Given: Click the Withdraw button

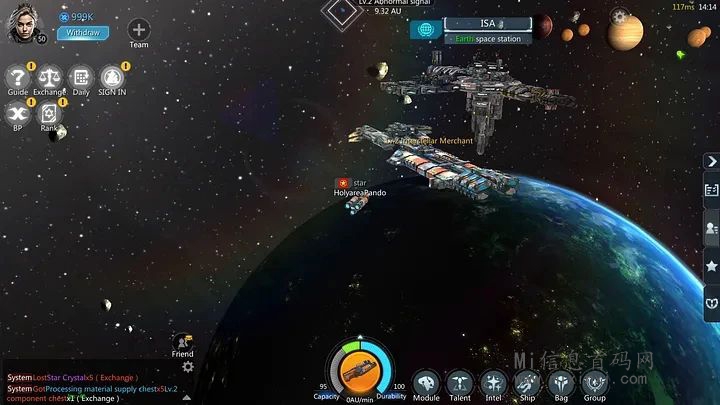Looking at the screenshot, I should [82, 32].
